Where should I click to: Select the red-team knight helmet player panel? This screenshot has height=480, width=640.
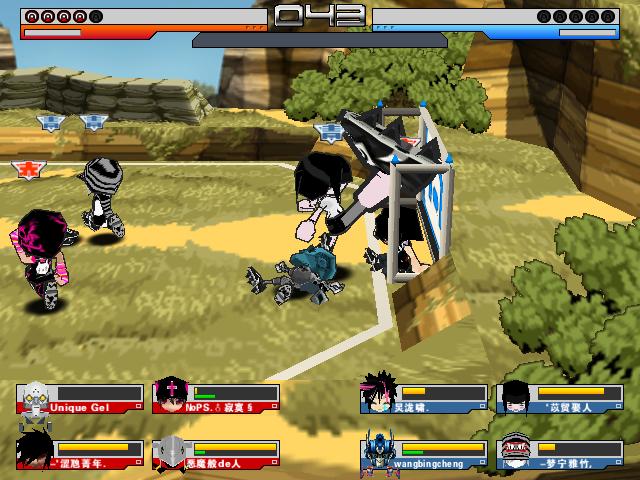pyautogui.click(x=215, y=455)
